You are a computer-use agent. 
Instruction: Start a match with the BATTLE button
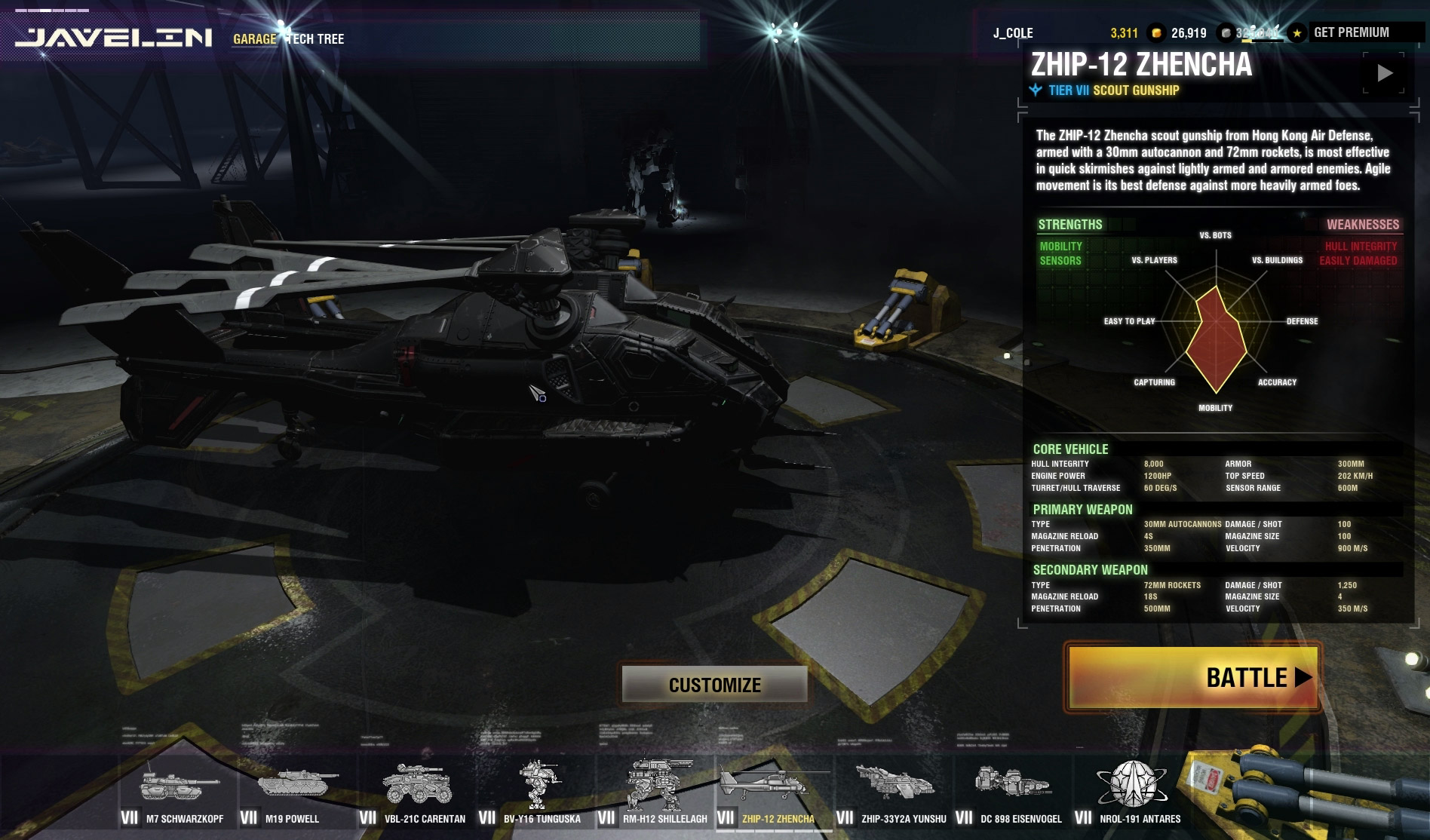(x=1192, y=677)
